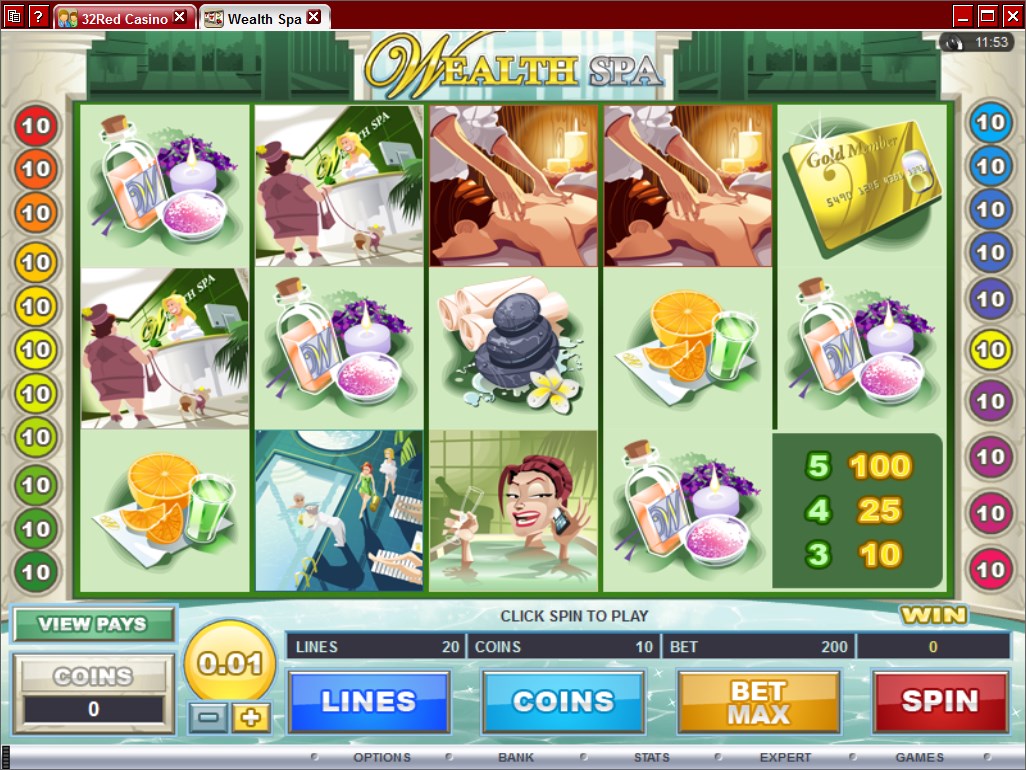The height and width of the screenshot is (770, 1026).
Task: Open the GAMES menu
Action: pos(919,758)
